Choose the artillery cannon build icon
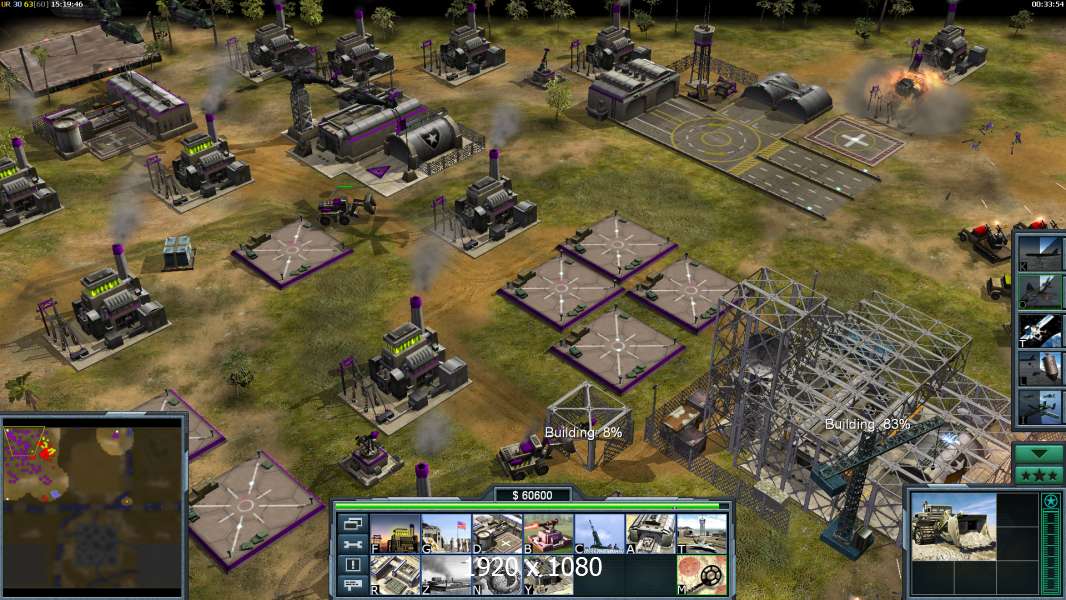 (x=599, y=534)
